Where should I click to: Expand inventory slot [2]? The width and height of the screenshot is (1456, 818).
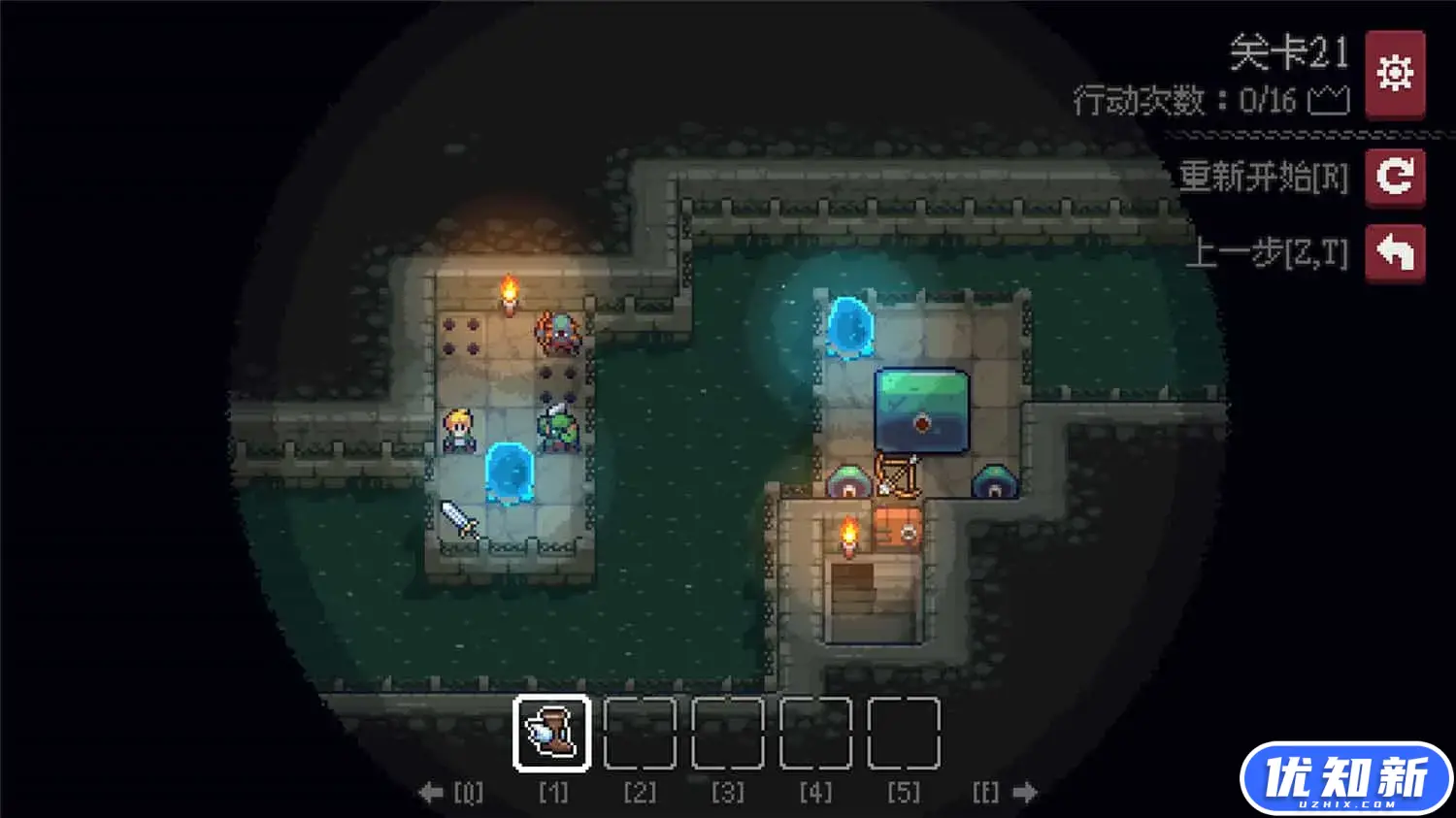pyautogui.click(x=640, y=733)
